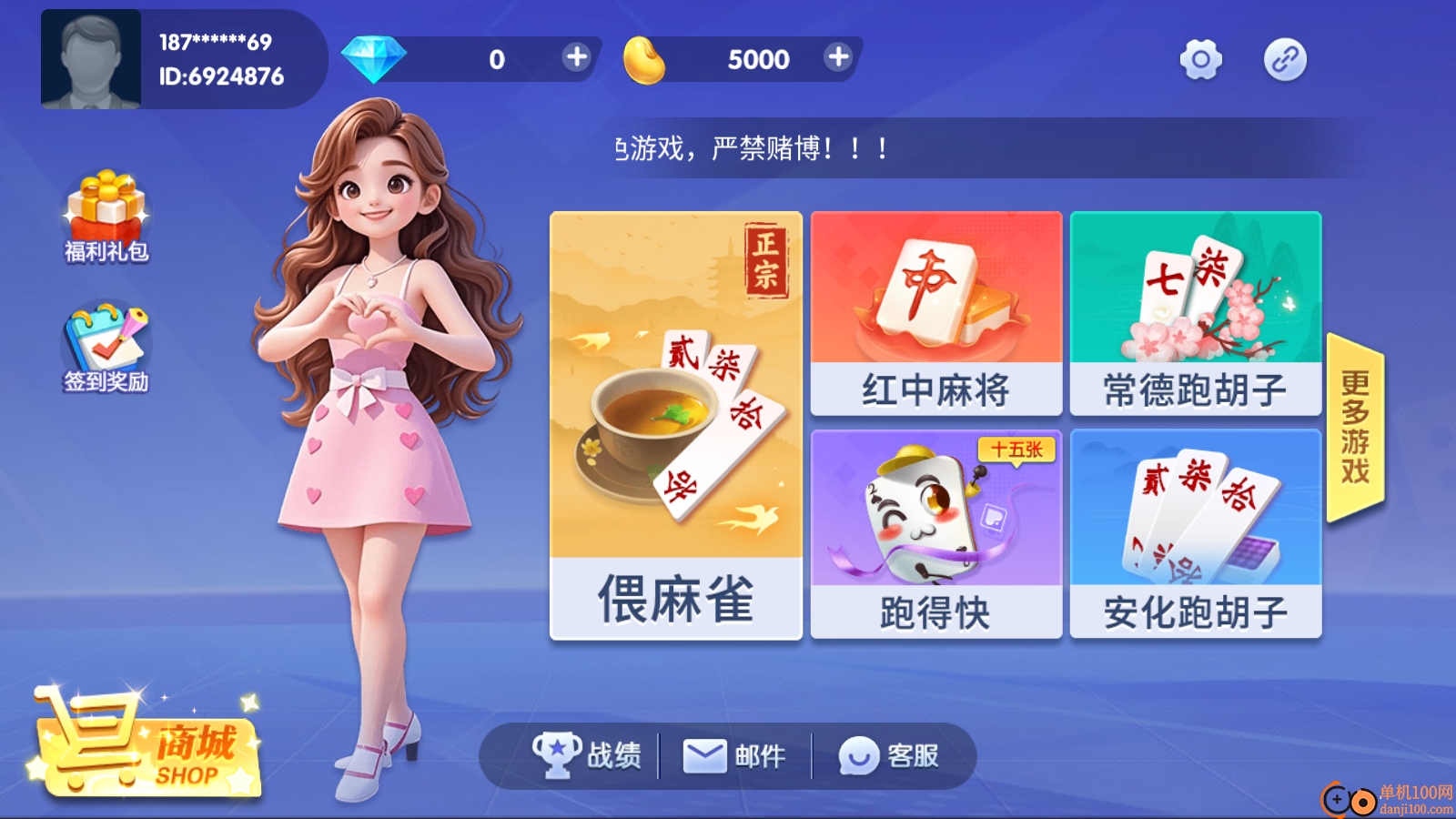Screen dimensions: 1456x819
Task: Click the plus button next to gold coins
Action: coord(837,57)
